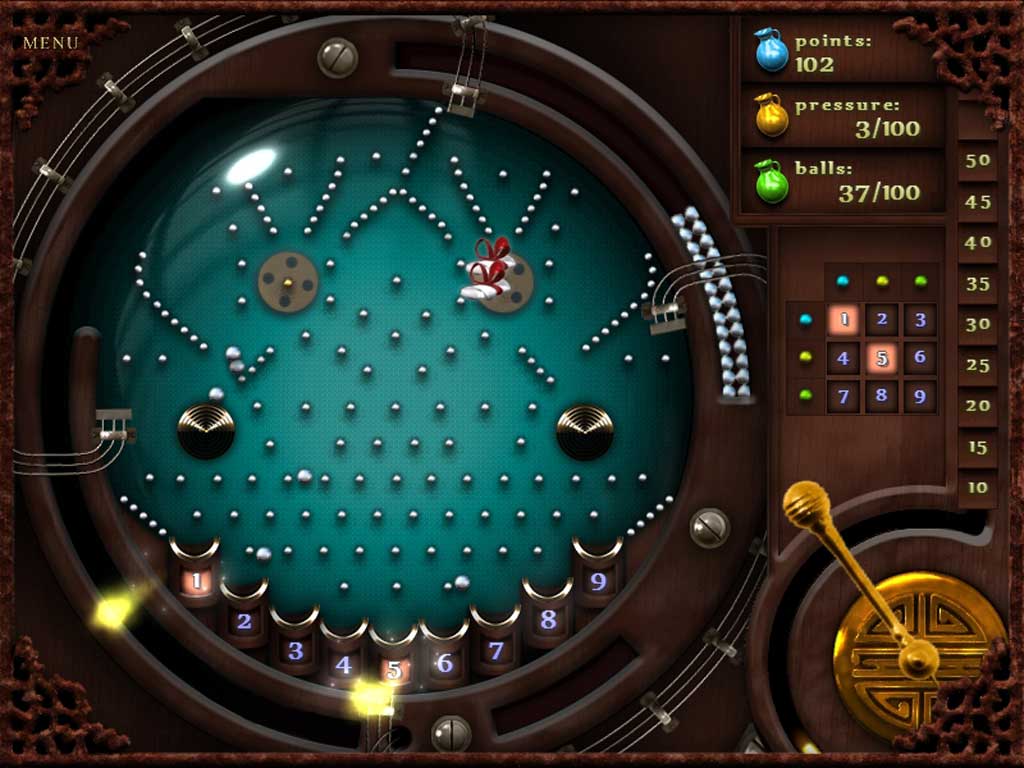
Task: Open the MENU in the corner
Action: tap(51, 43)
